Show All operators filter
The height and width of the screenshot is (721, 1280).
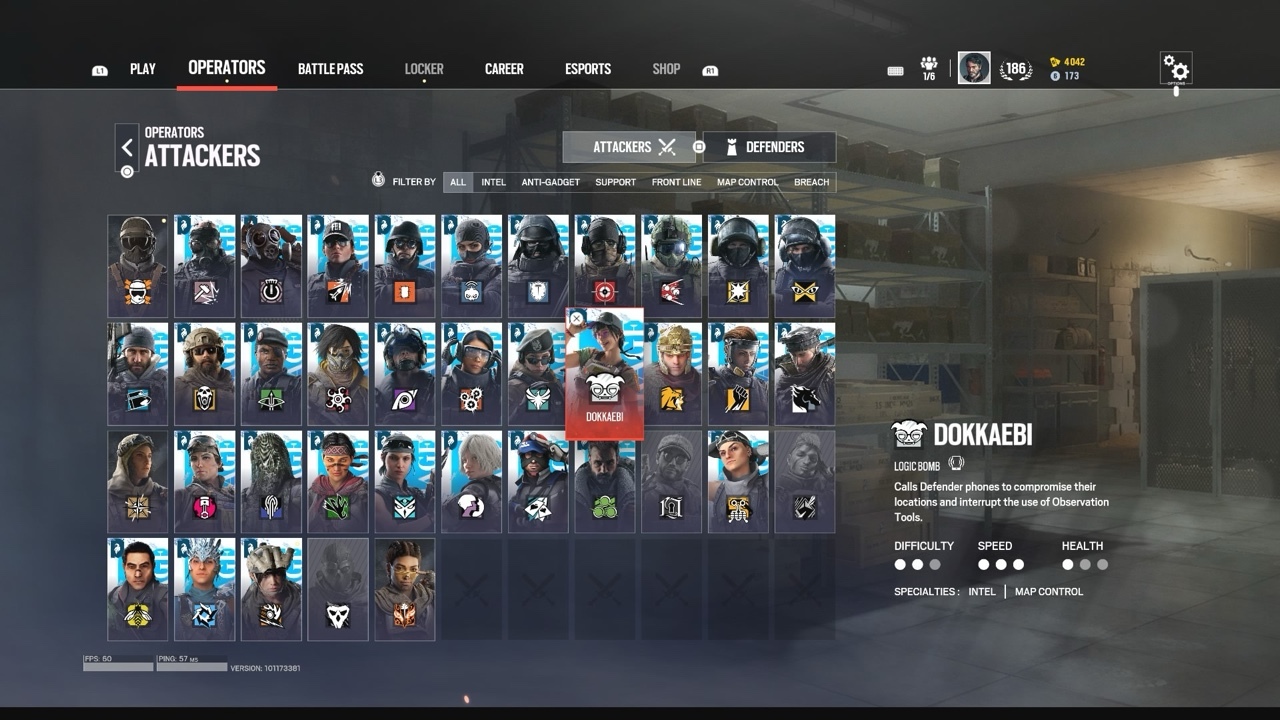pyautogui.click(x=458, y=182)
